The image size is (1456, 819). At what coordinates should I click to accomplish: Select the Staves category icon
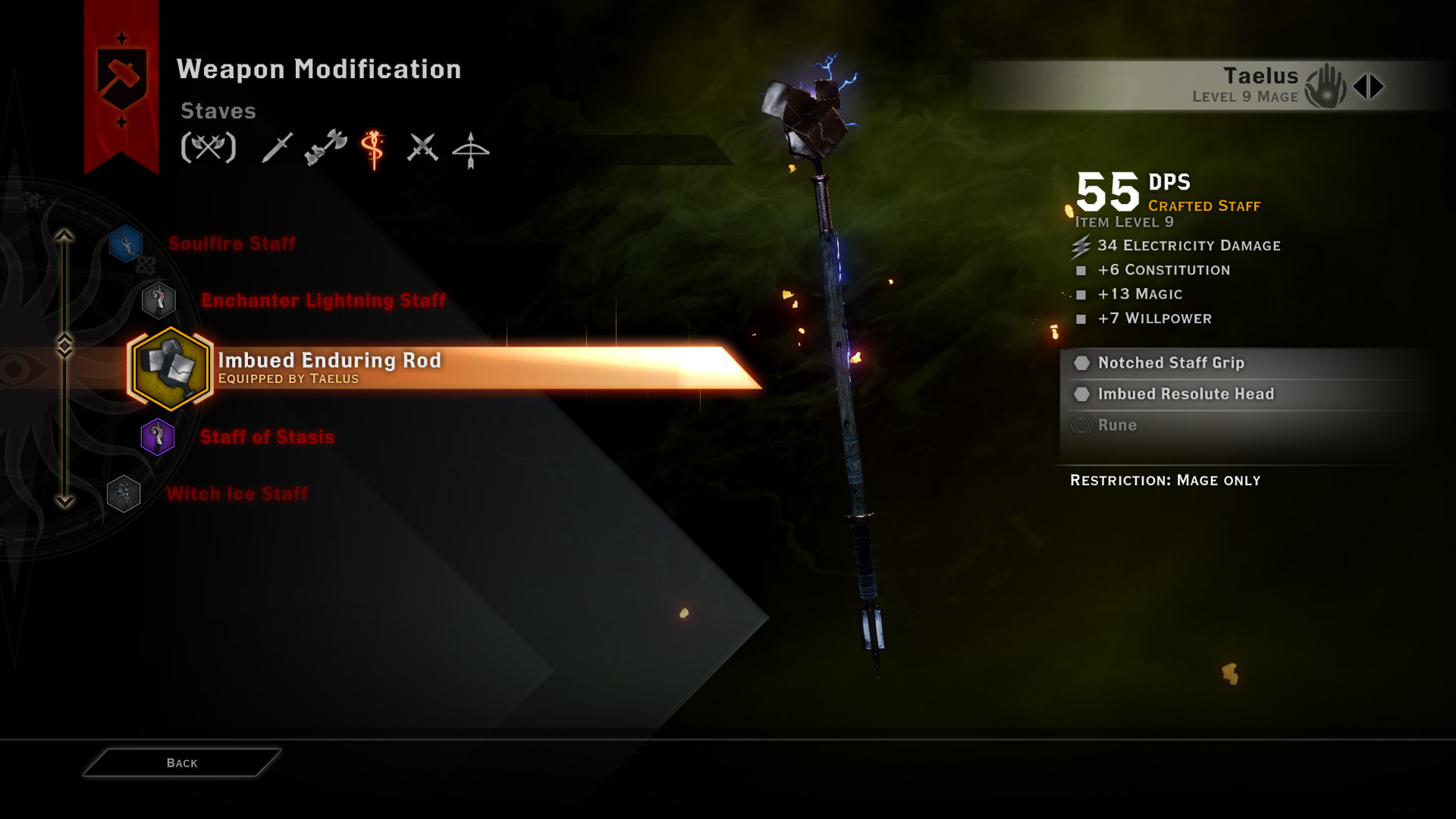pos(373,148)
